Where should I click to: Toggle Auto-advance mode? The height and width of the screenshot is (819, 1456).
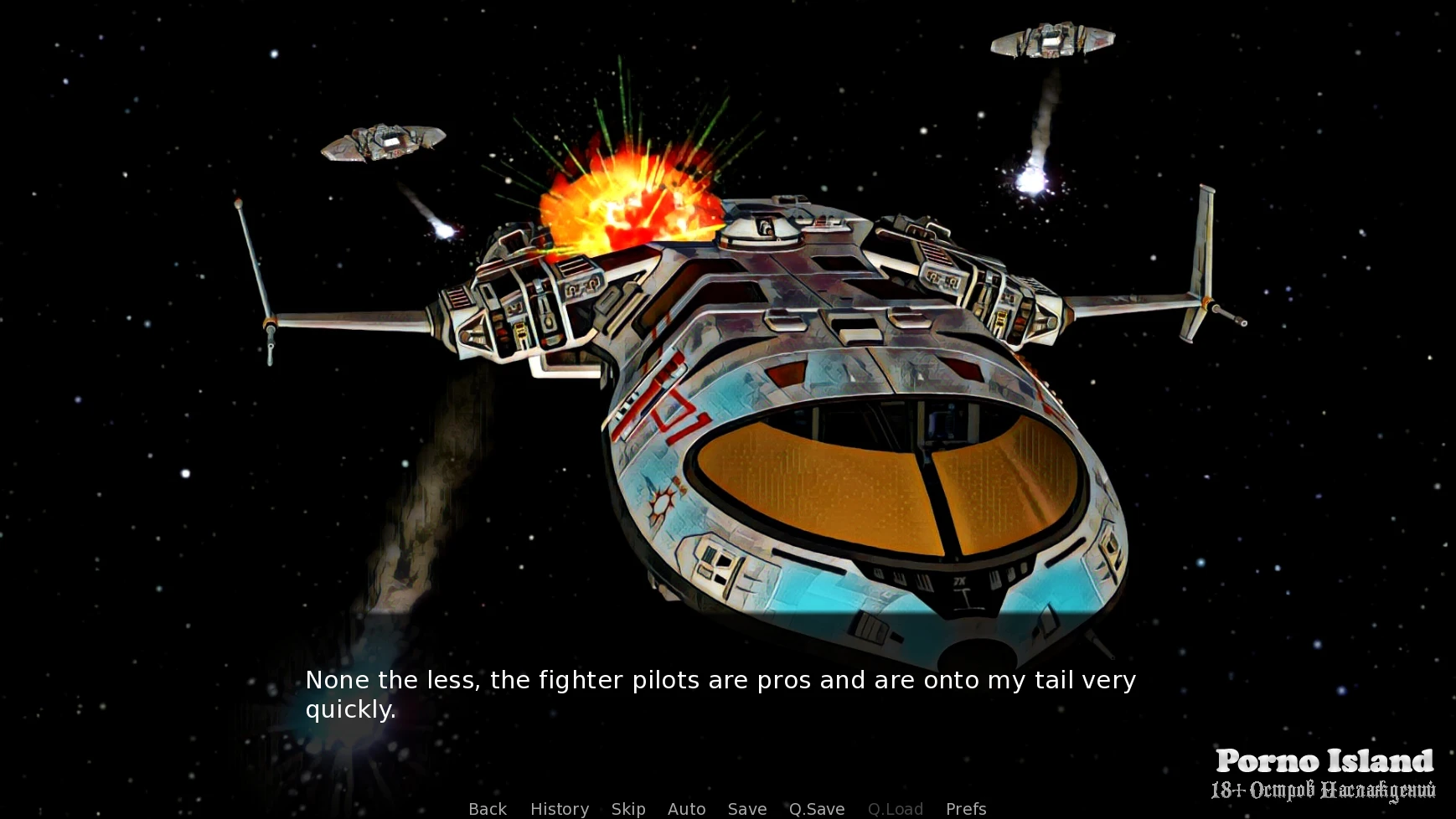[x=686, y=809]
